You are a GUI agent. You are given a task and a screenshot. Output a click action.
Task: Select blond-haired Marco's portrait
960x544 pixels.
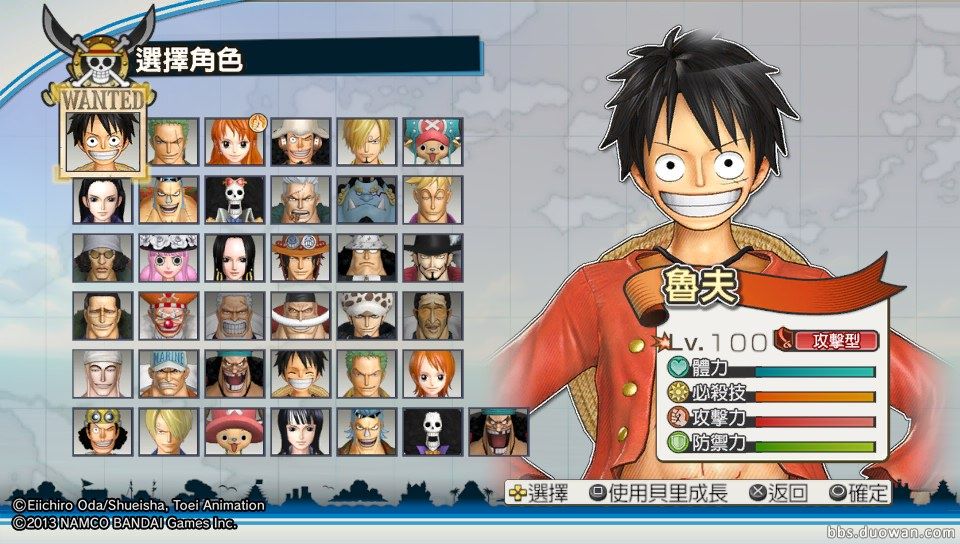(433, 199)
